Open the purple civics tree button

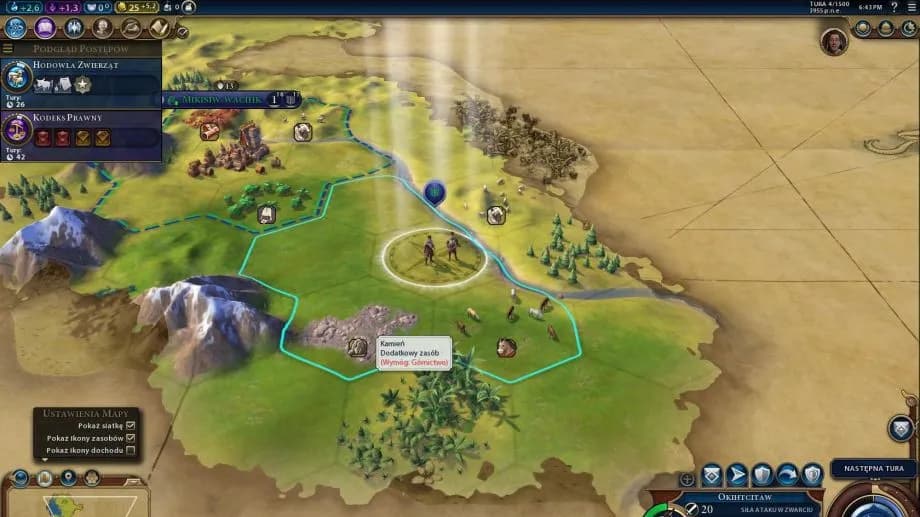click(44, 28)
